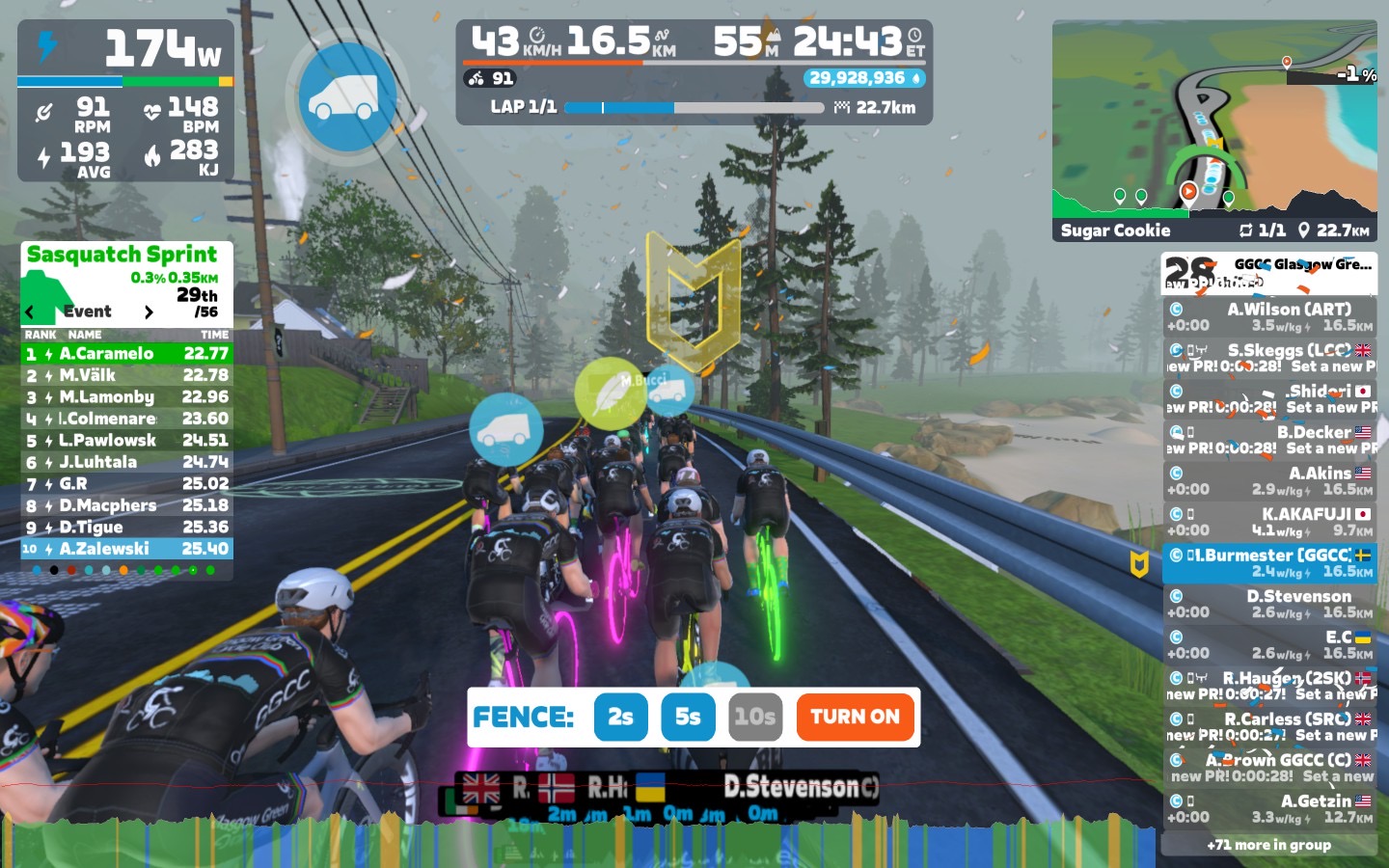1389x868 pixels.
Task: Activate the van draft boost power-up
Action: coord(347,96)
